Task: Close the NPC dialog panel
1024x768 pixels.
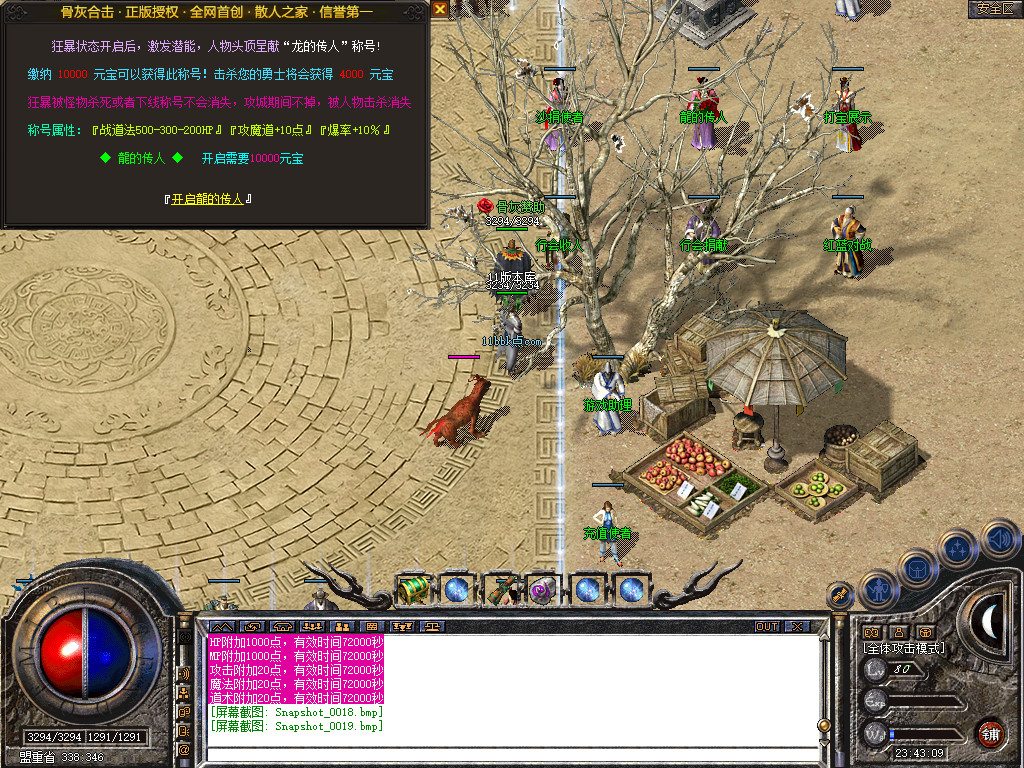Action: pos(440,8)
